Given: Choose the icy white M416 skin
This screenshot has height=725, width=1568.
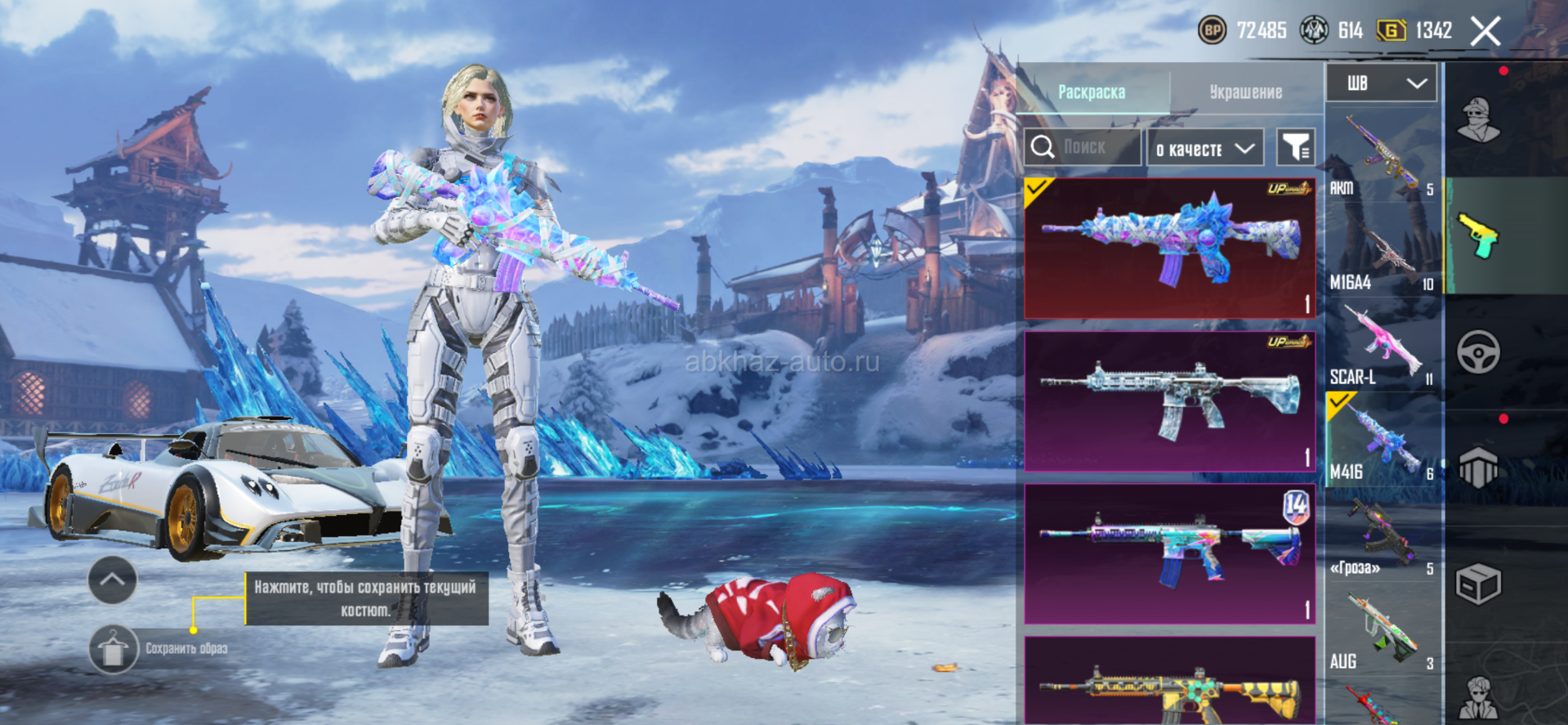Looking at the screenshot, I should (x=1169, y=401).
